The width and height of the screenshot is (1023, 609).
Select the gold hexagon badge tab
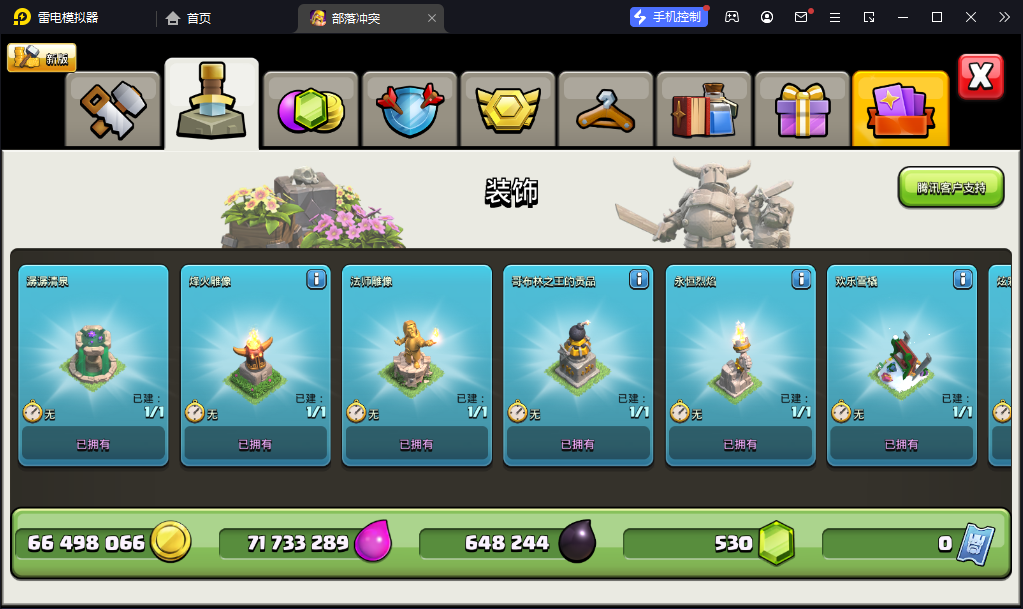pyautogui.click(x=507, y=110)
